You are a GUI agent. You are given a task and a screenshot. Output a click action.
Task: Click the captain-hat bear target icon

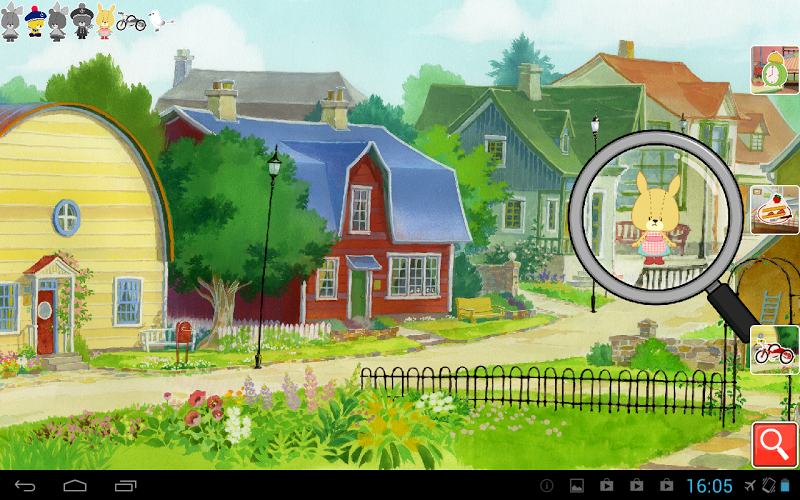(82, 21)
